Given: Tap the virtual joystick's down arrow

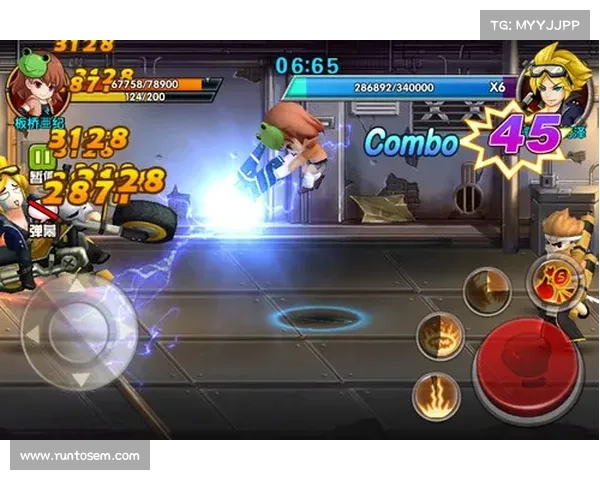Looking at the screenshot, I should pos(79,378).
